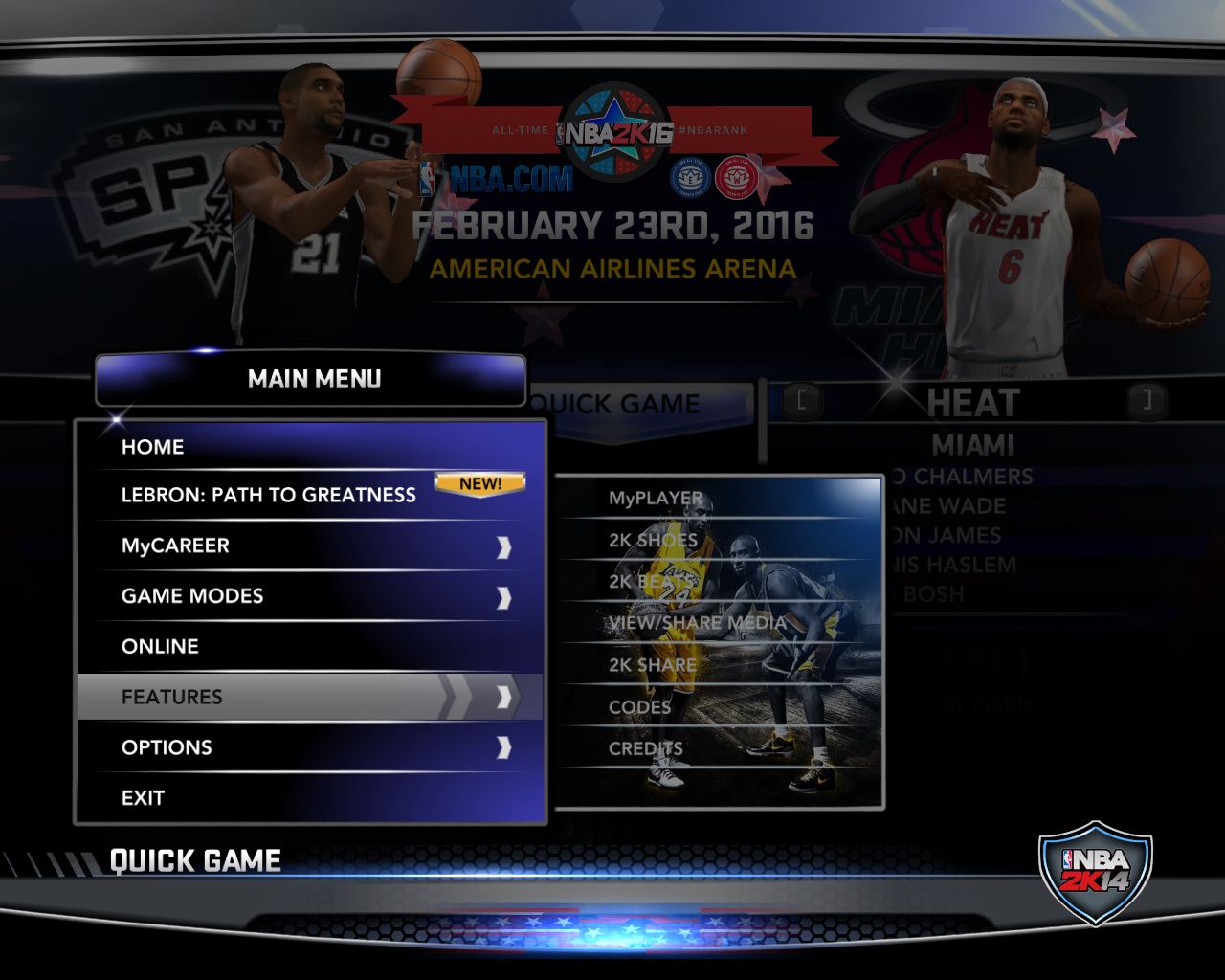Open the MyCAREER menu entry
Viewport: 1225px width, 980px height.
pos(175,546)
